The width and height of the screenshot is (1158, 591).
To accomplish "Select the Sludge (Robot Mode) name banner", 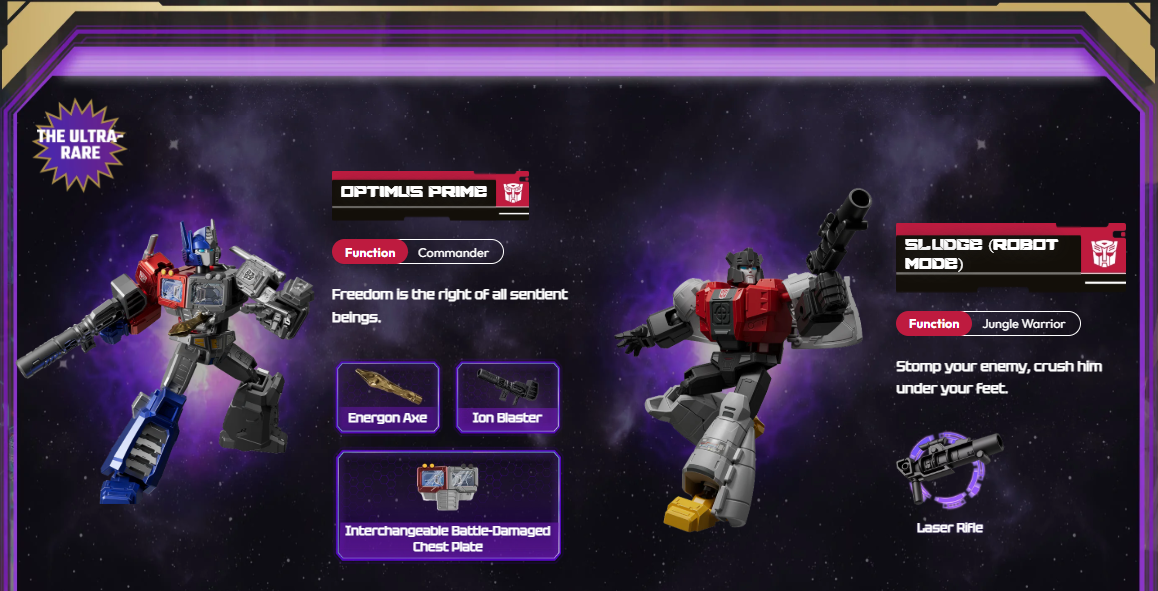I will tap(1010, 254).
